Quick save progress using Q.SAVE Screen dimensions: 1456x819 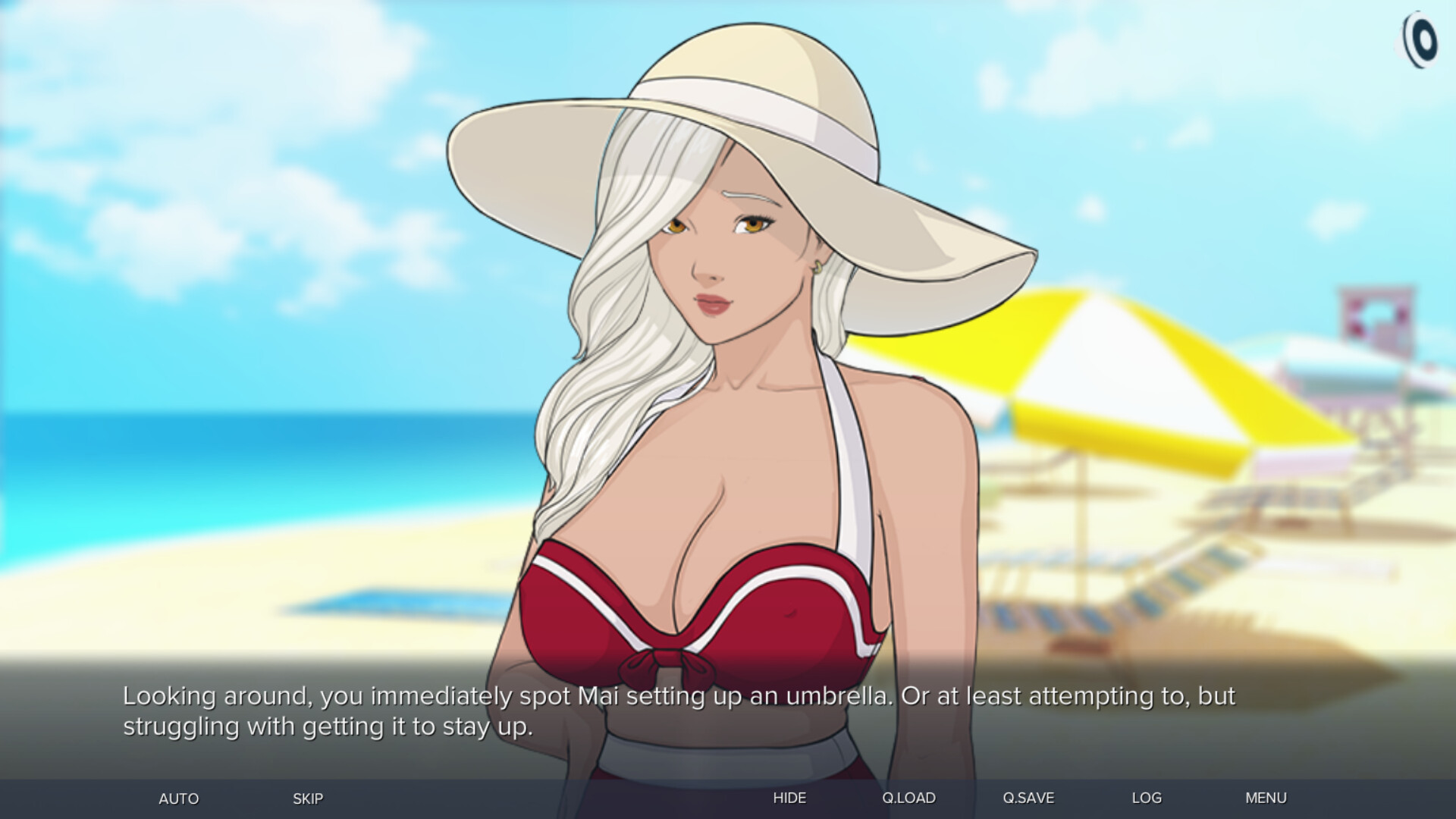tap(1028, 798)
